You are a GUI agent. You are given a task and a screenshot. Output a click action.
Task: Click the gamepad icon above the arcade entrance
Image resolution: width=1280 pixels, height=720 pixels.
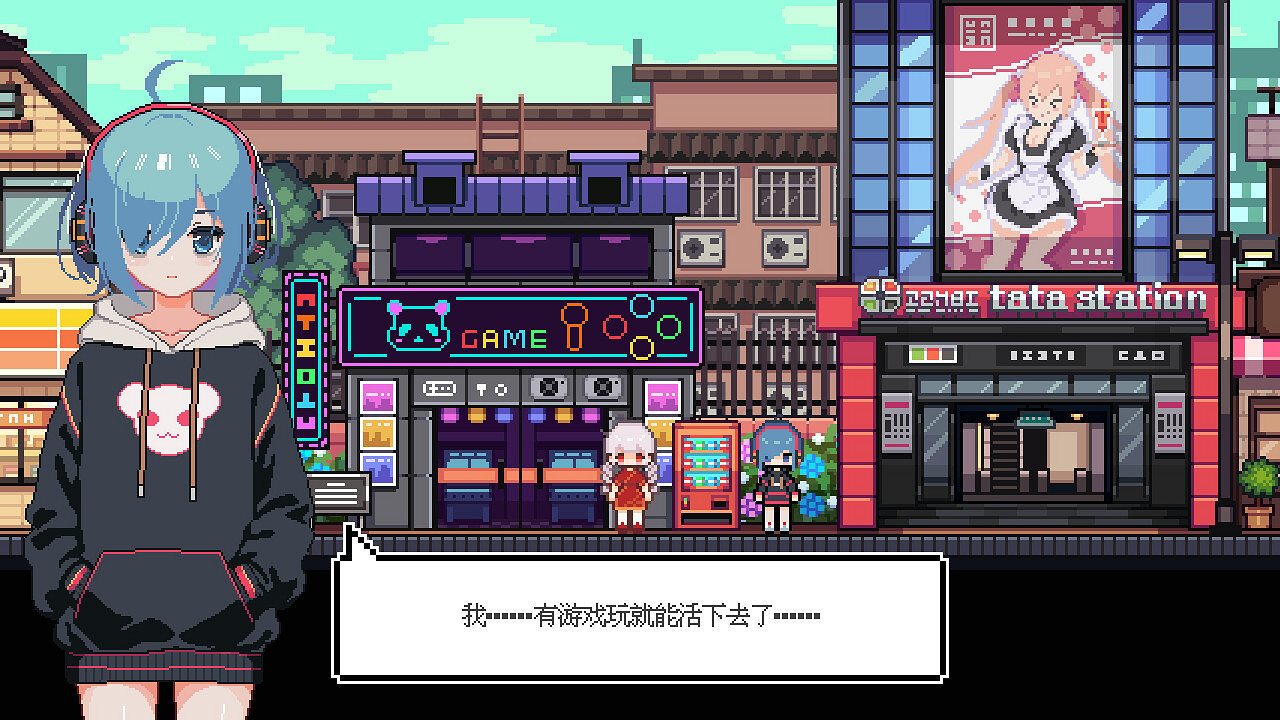(439, 388)
